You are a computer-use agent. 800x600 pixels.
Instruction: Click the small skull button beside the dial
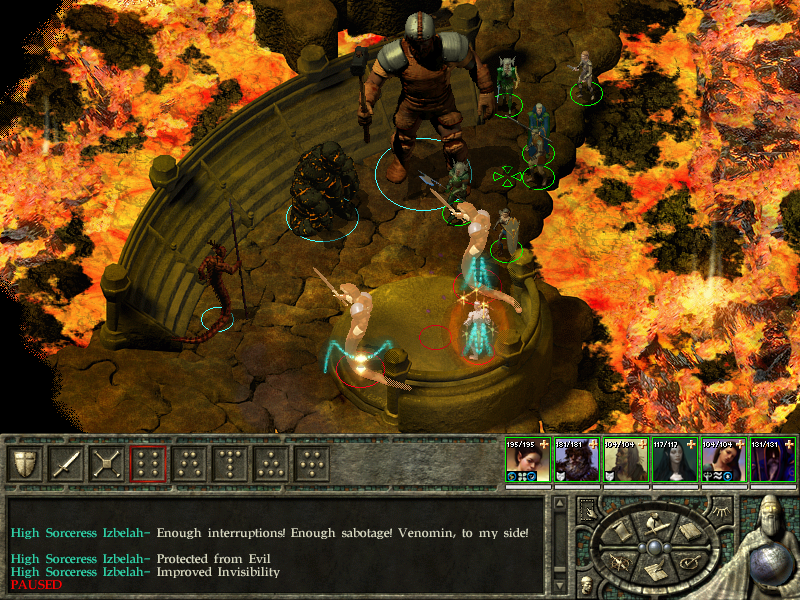pyautogui.click(x=586, y=583)
